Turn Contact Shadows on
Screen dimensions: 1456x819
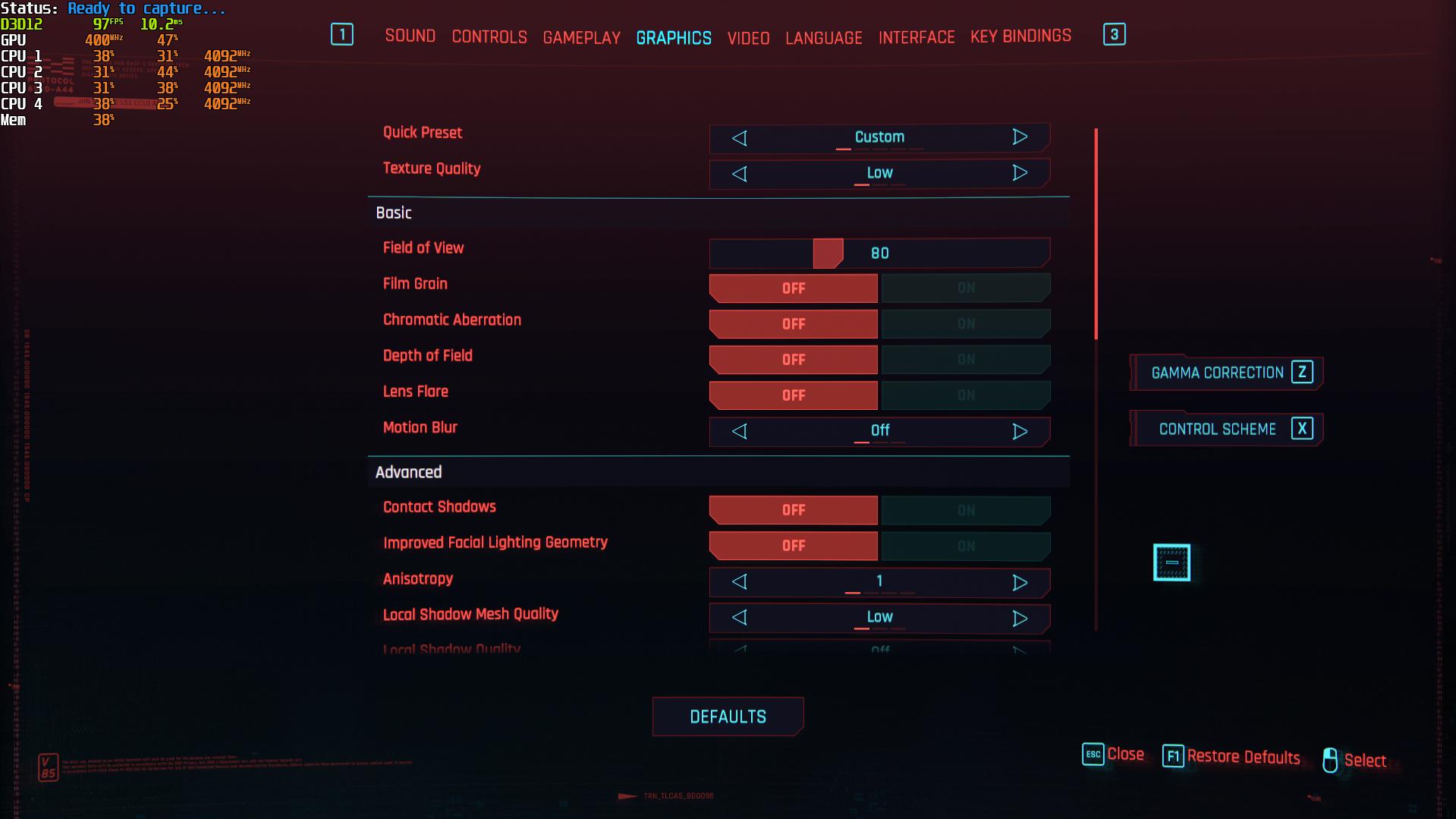965,511
